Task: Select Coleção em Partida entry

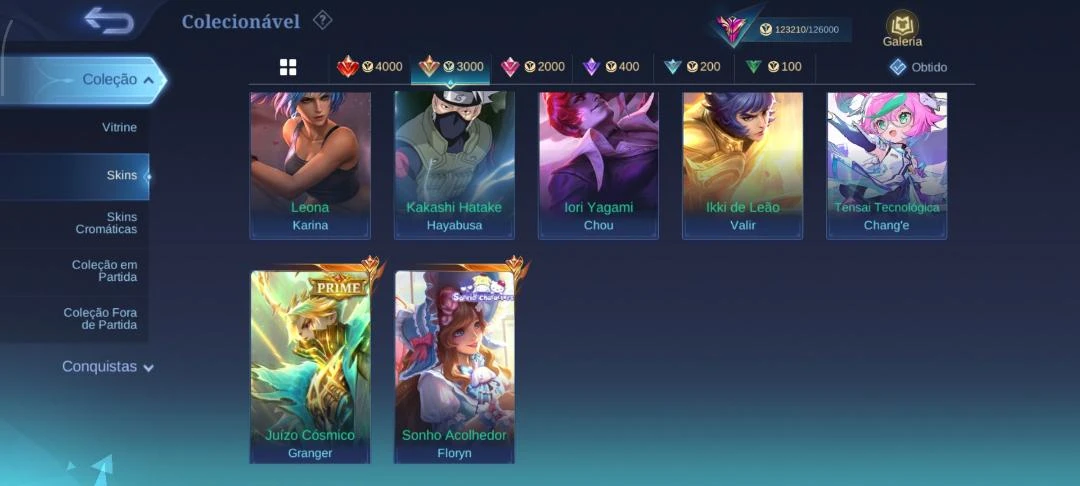Action: click(x=104, y=271)
